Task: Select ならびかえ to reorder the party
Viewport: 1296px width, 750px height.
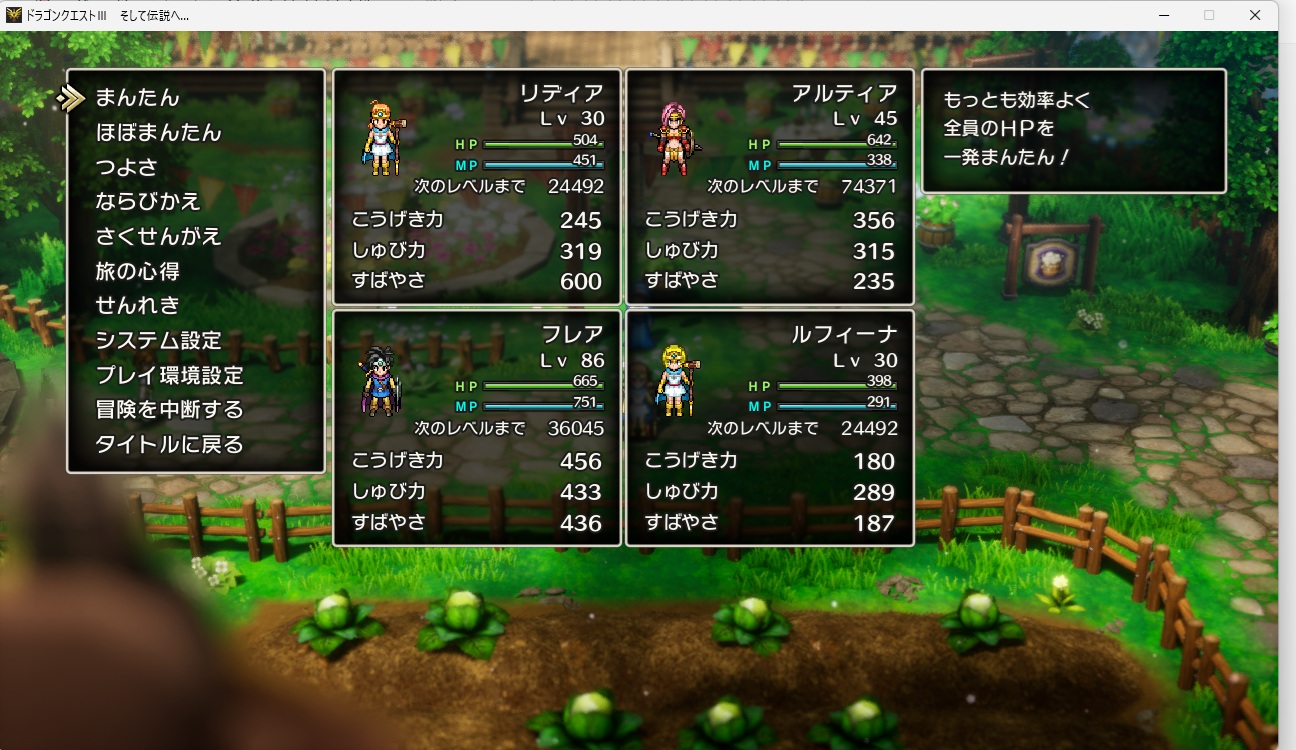Action: [148, 202]
